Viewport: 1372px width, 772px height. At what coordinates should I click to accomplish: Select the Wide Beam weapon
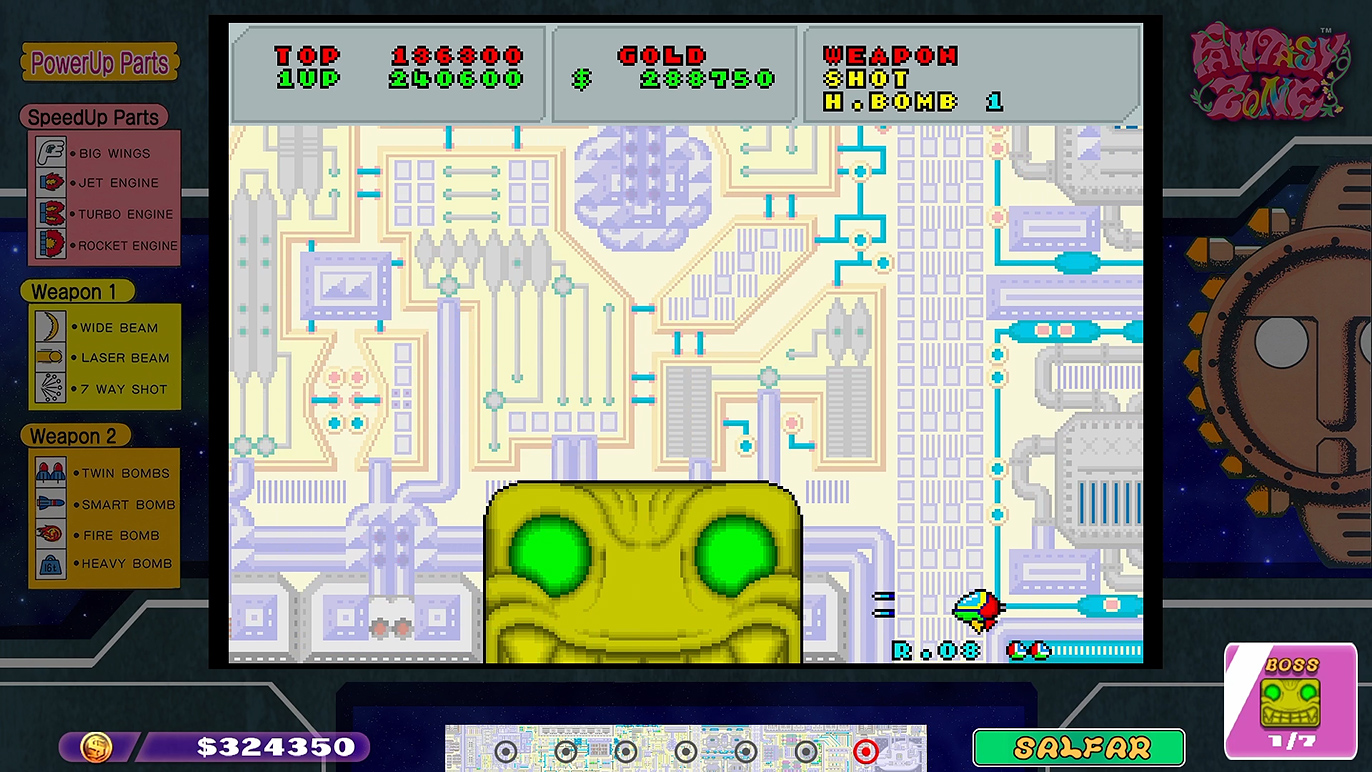(x=104, y=327)
